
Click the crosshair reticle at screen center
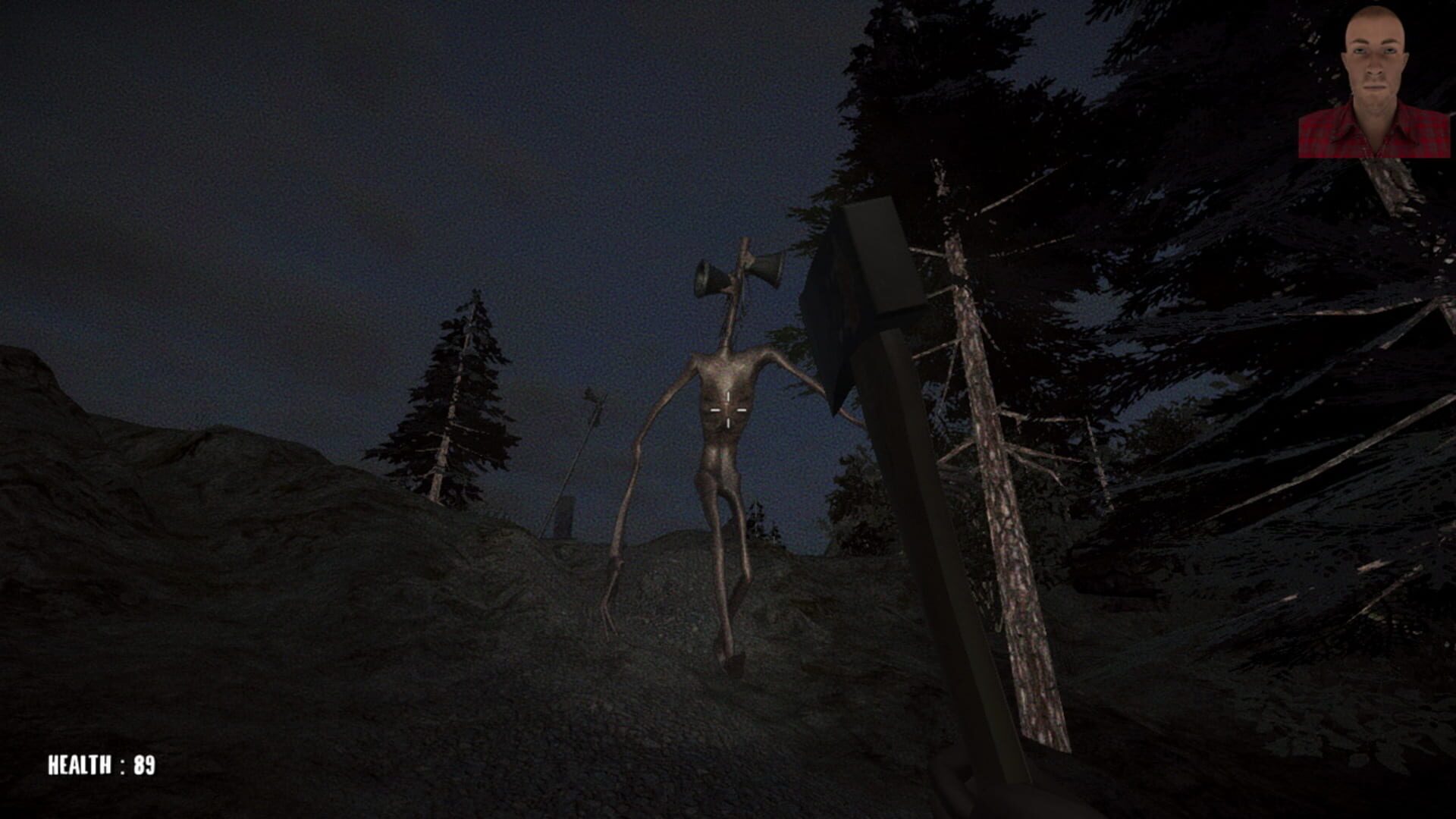[x=728, y=409]
